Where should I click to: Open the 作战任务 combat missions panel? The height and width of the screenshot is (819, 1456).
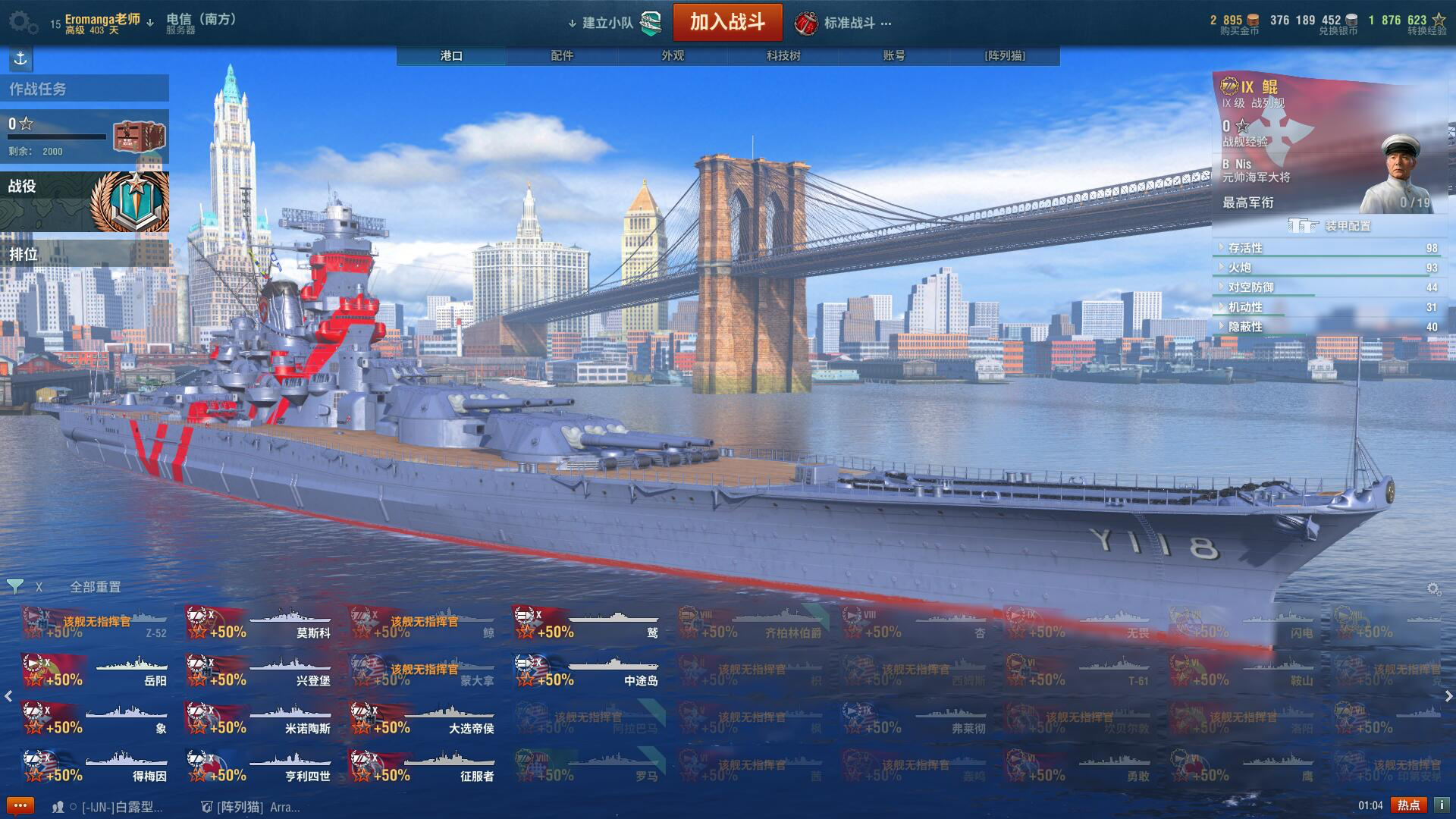tap(83, 89)
